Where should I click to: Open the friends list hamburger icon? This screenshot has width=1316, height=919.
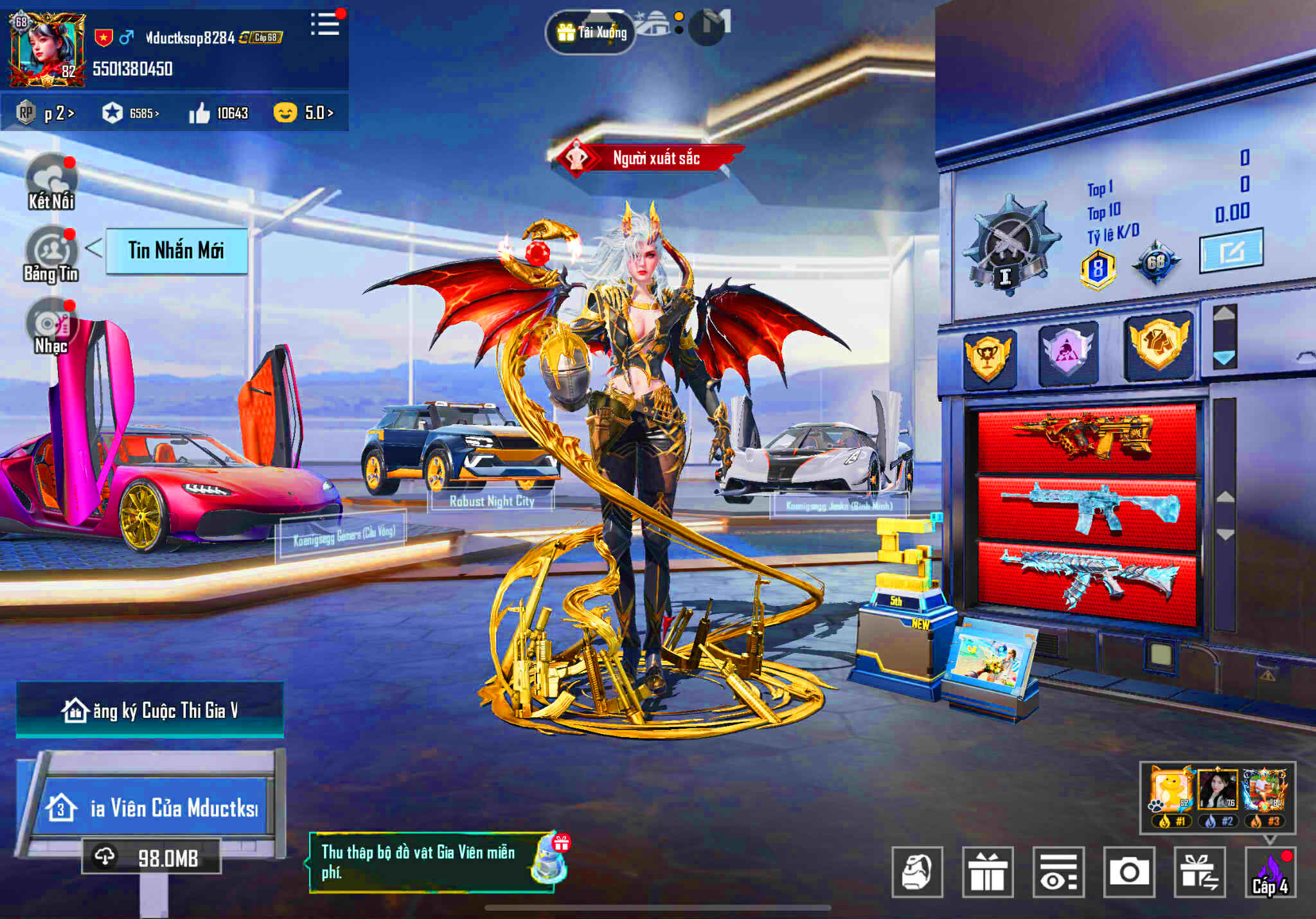point(325,22)
